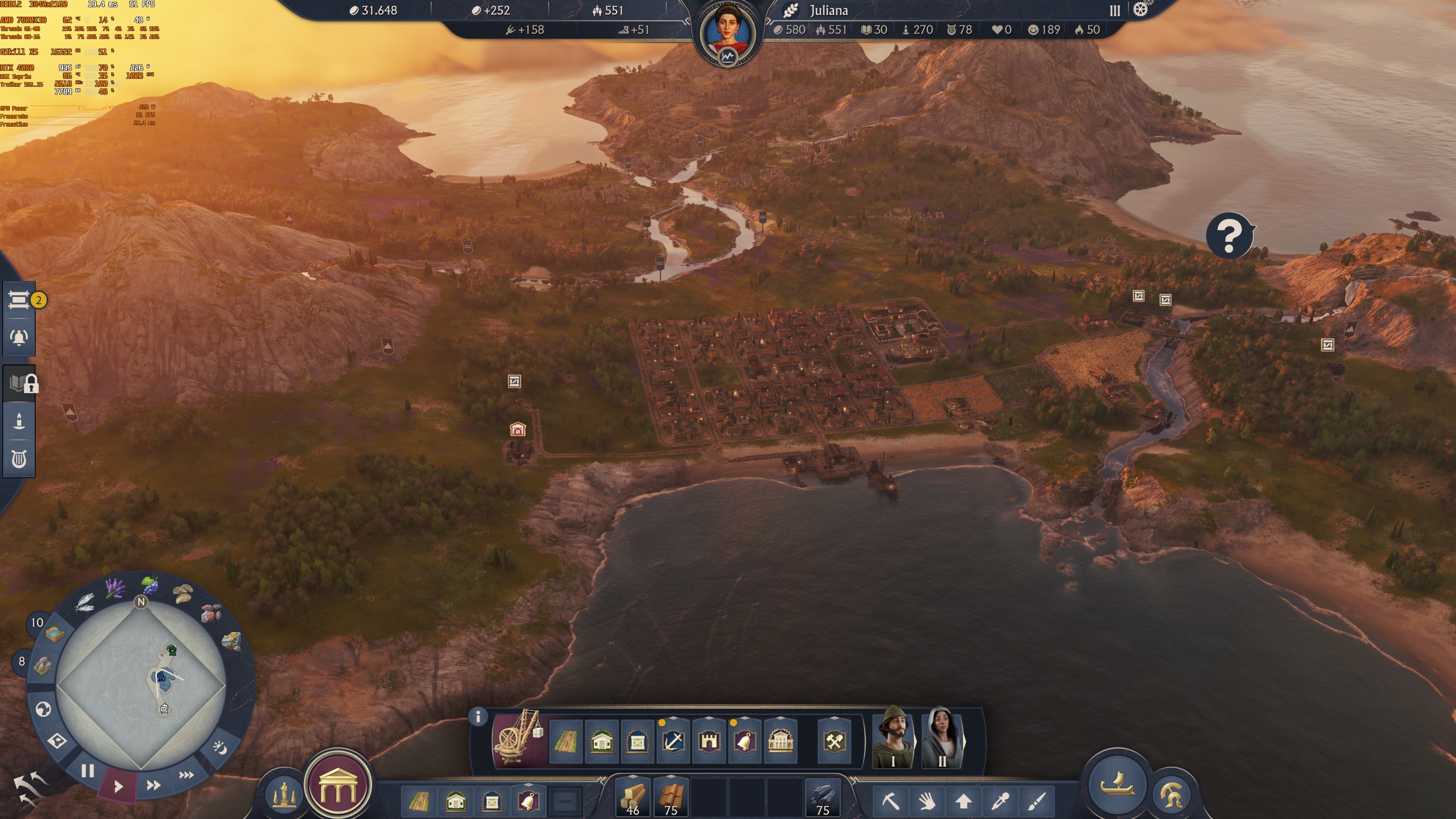
Task: Open the ship menu button
Action: [1116, 784]
